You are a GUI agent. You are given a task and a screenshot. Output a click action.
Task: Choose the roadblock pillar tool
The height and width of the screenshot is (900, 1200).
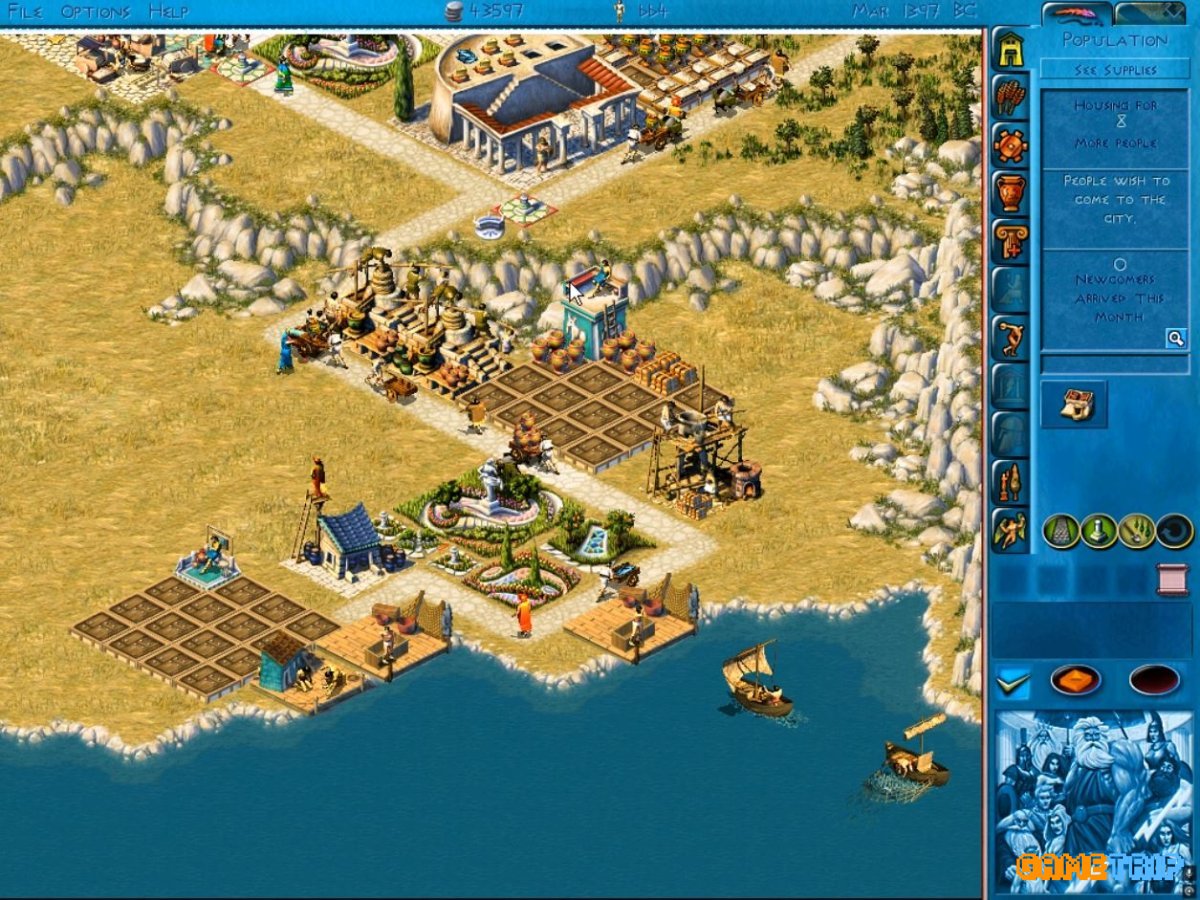(x=1098, y=530)
